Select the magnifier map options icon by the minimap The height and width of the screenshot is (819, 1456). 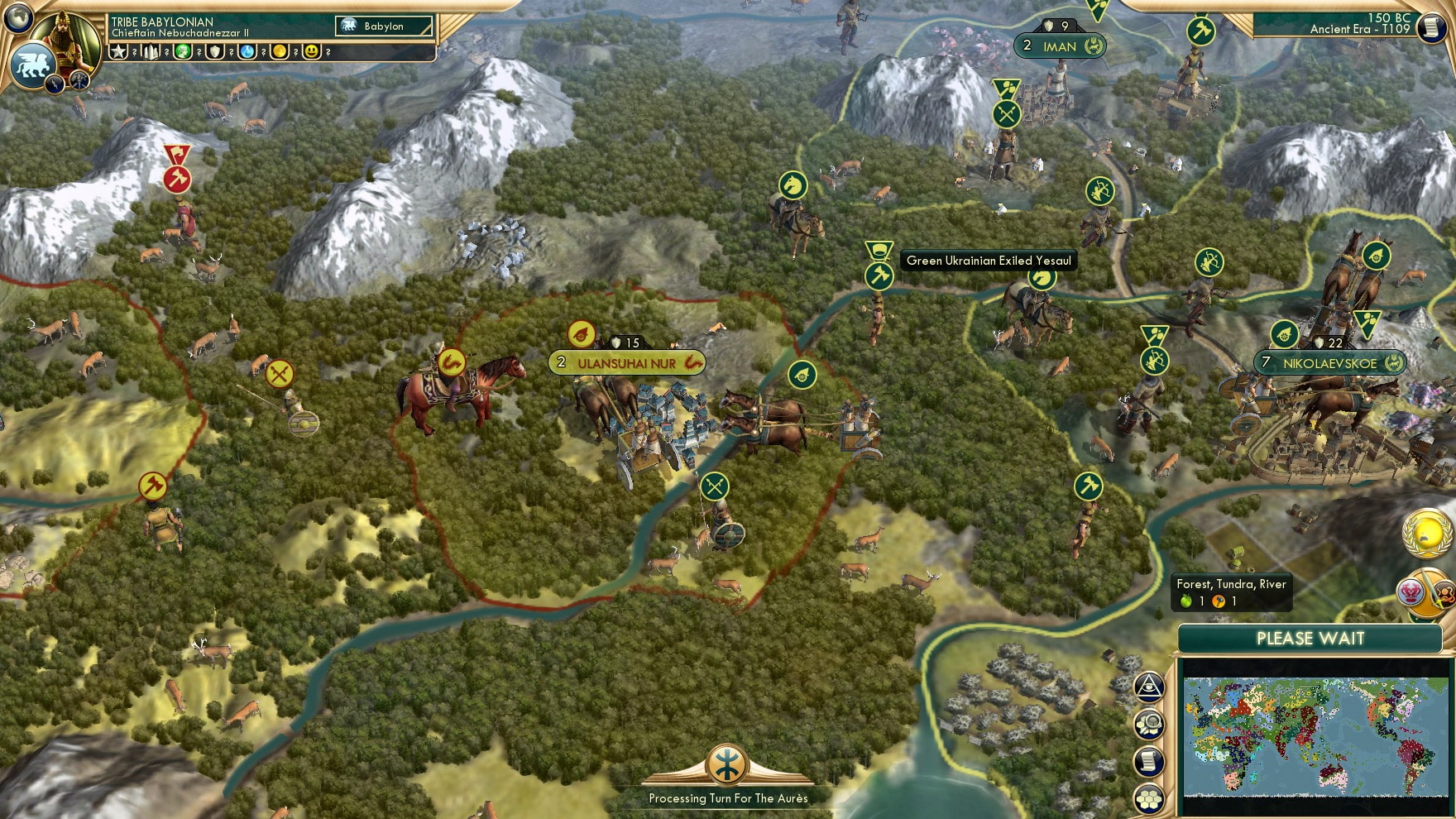[1148, 722]
